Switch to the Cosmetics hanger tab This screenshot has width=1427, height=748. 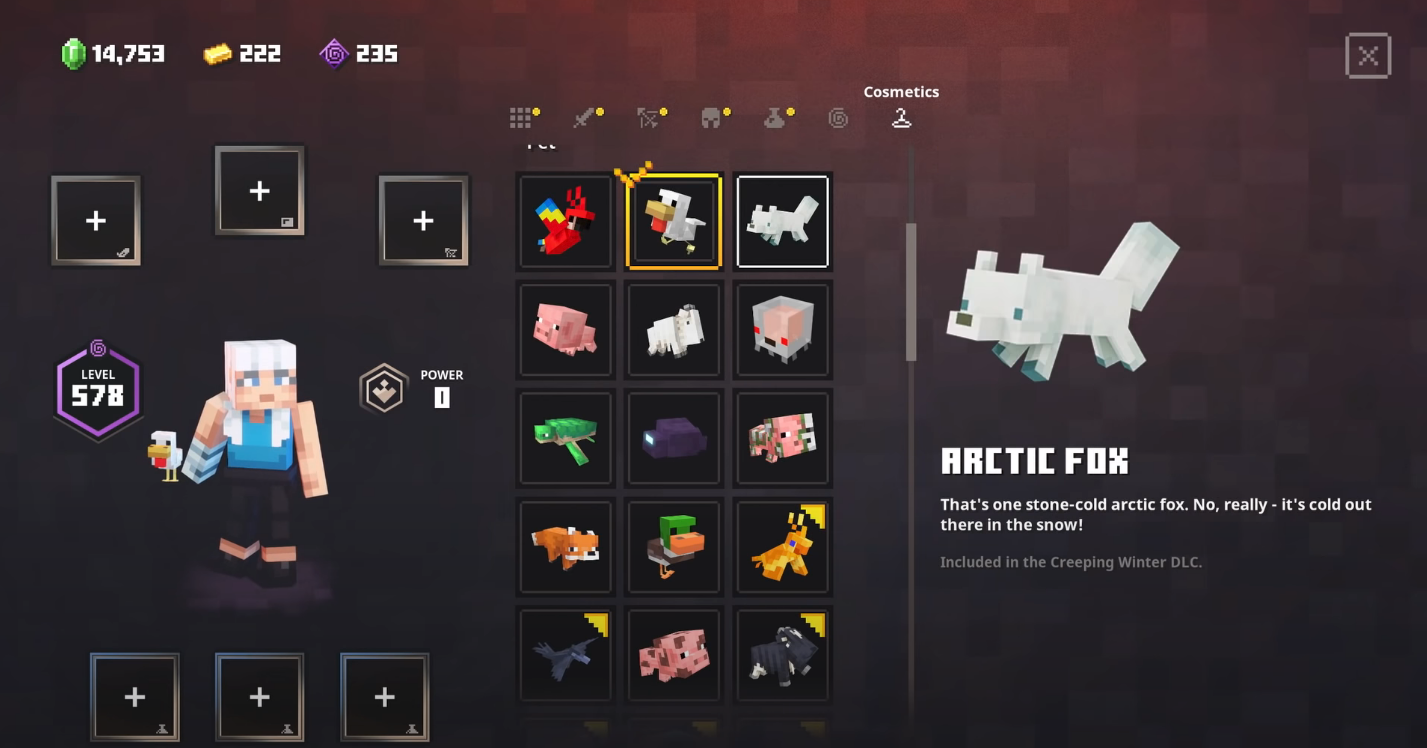tap(901, 118)
